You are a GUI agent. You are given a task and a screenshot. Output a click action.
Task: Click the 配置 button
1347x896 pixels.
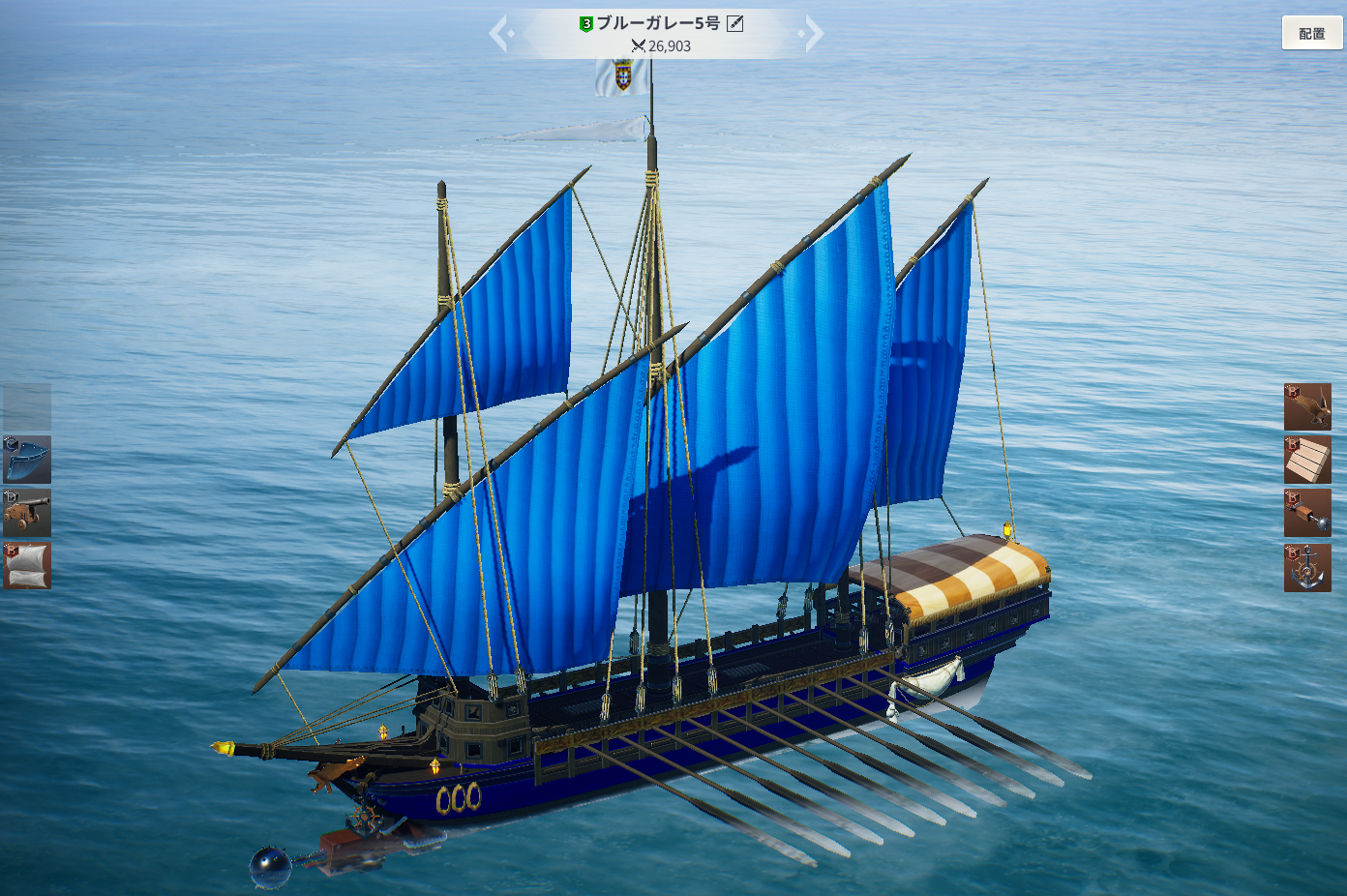point(1312,33)
